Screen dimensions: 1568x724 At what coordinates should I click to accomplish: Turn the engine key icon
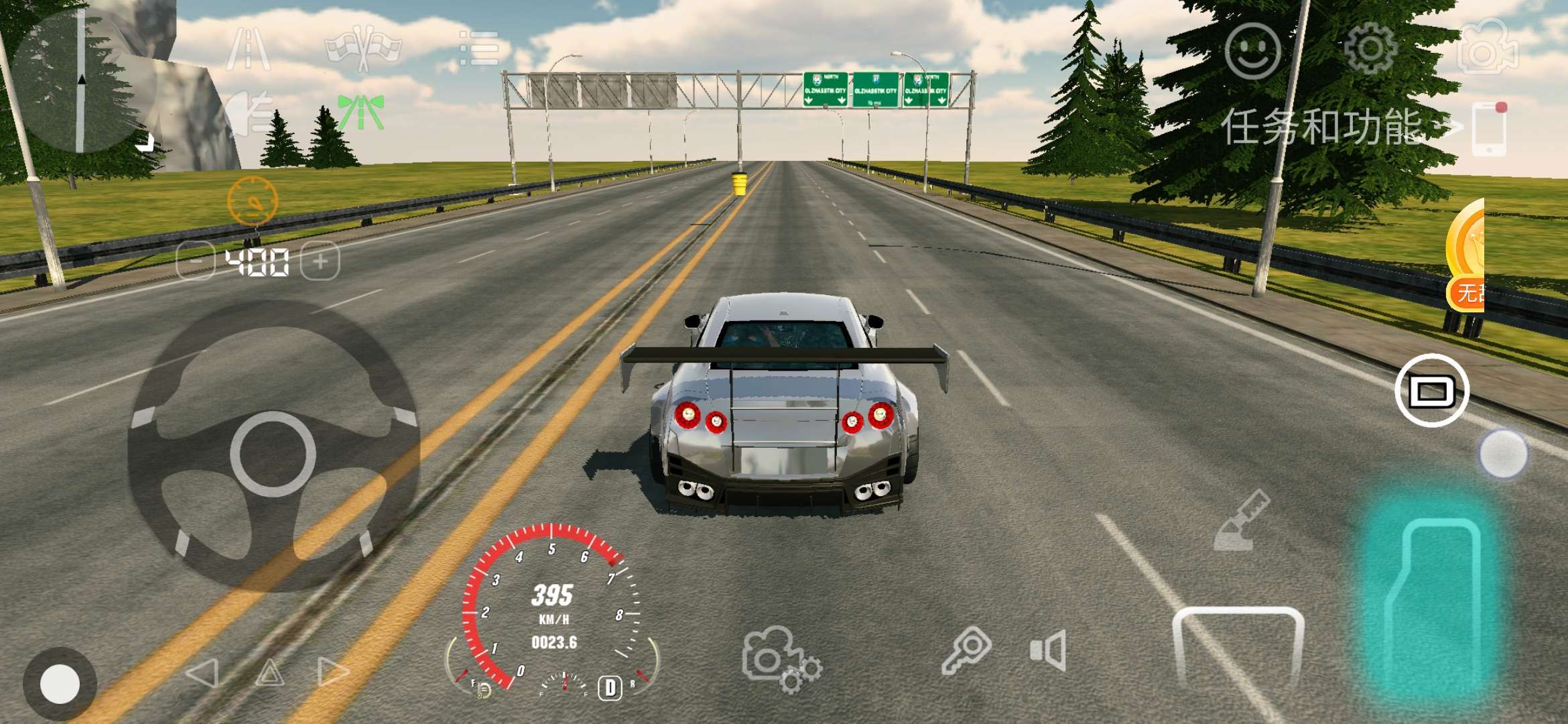(966, 650)
